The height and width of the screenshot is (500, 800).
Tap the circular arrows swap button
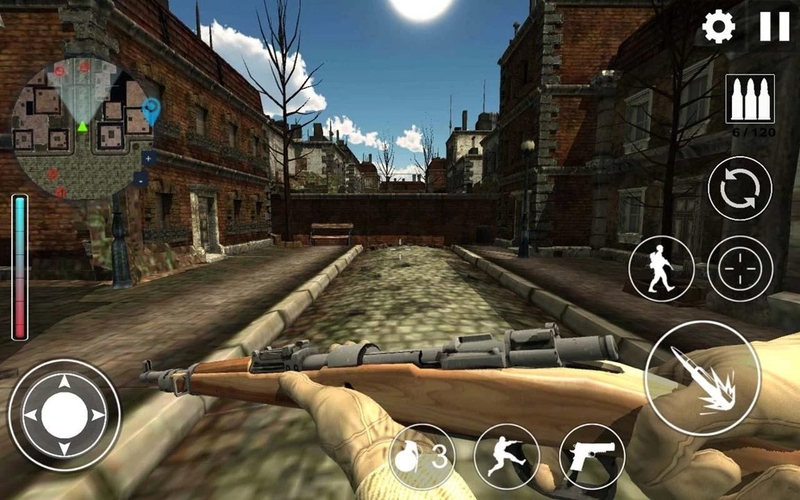[x=740, y=189]
